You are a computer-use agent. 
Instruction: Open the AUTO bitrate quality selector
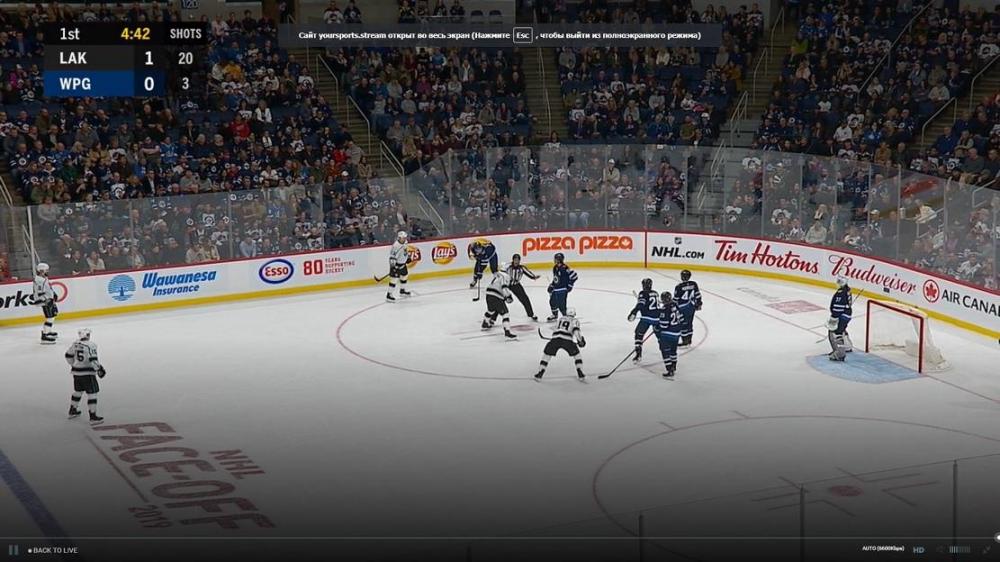click(x=883, y=549)
